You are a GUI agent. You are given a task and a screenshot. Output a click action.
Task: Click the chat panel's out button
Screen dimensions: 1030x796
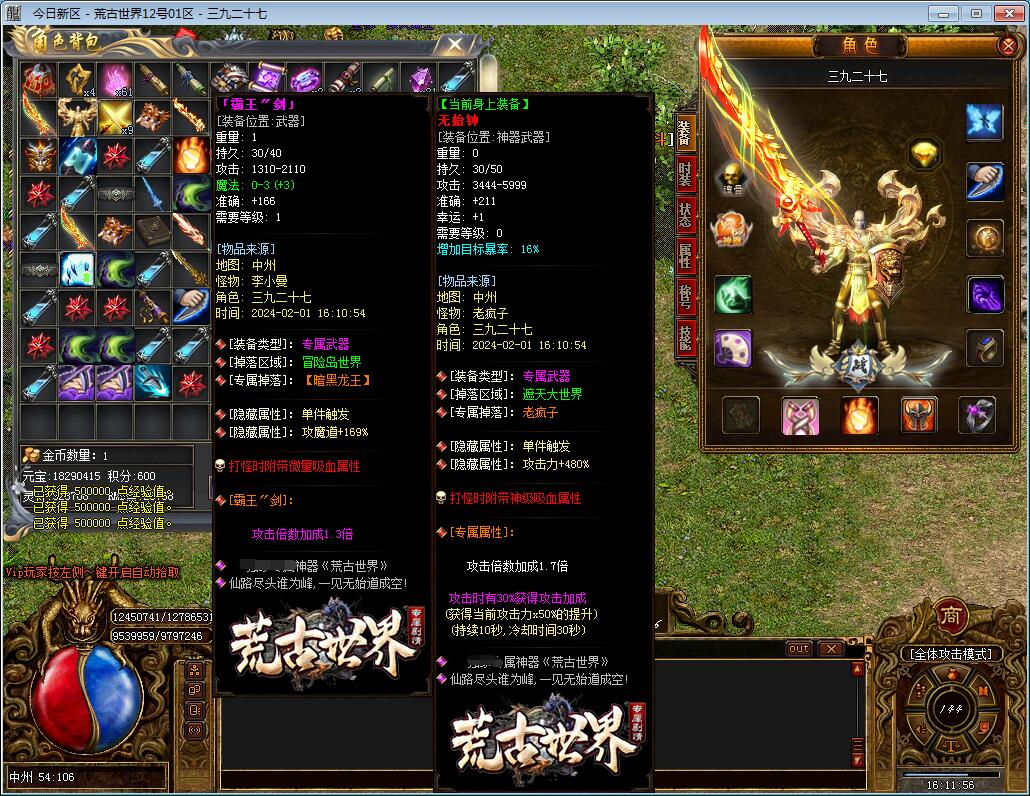coord(798,649)
